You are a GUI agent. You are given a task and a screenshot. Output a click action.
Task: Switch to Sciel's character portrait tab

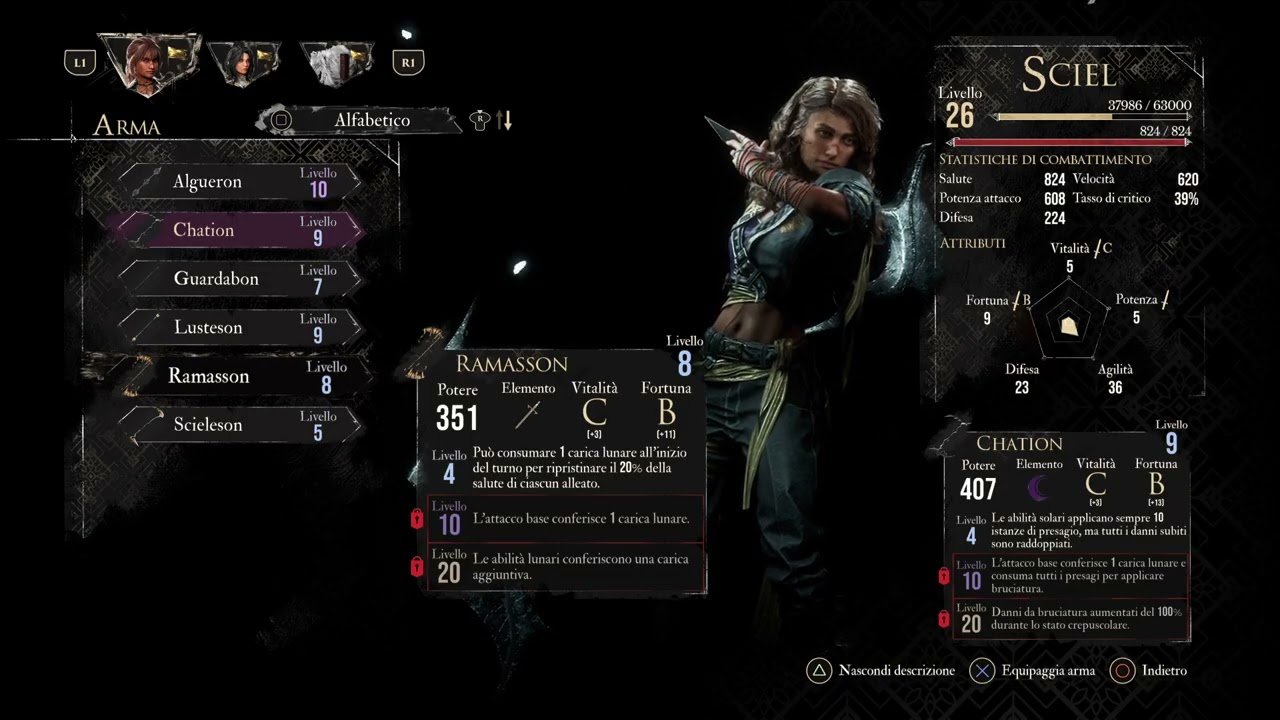[x=150, y=62]
